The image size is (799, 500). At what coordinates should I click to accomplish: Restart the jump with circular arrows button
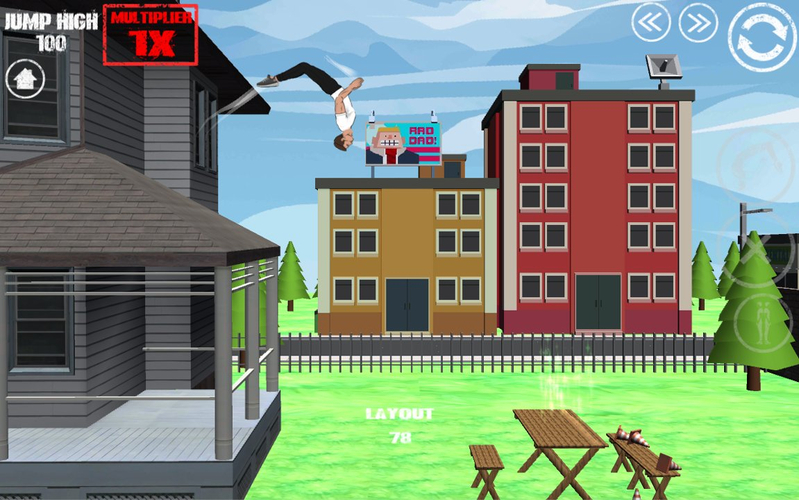(761, 39)
